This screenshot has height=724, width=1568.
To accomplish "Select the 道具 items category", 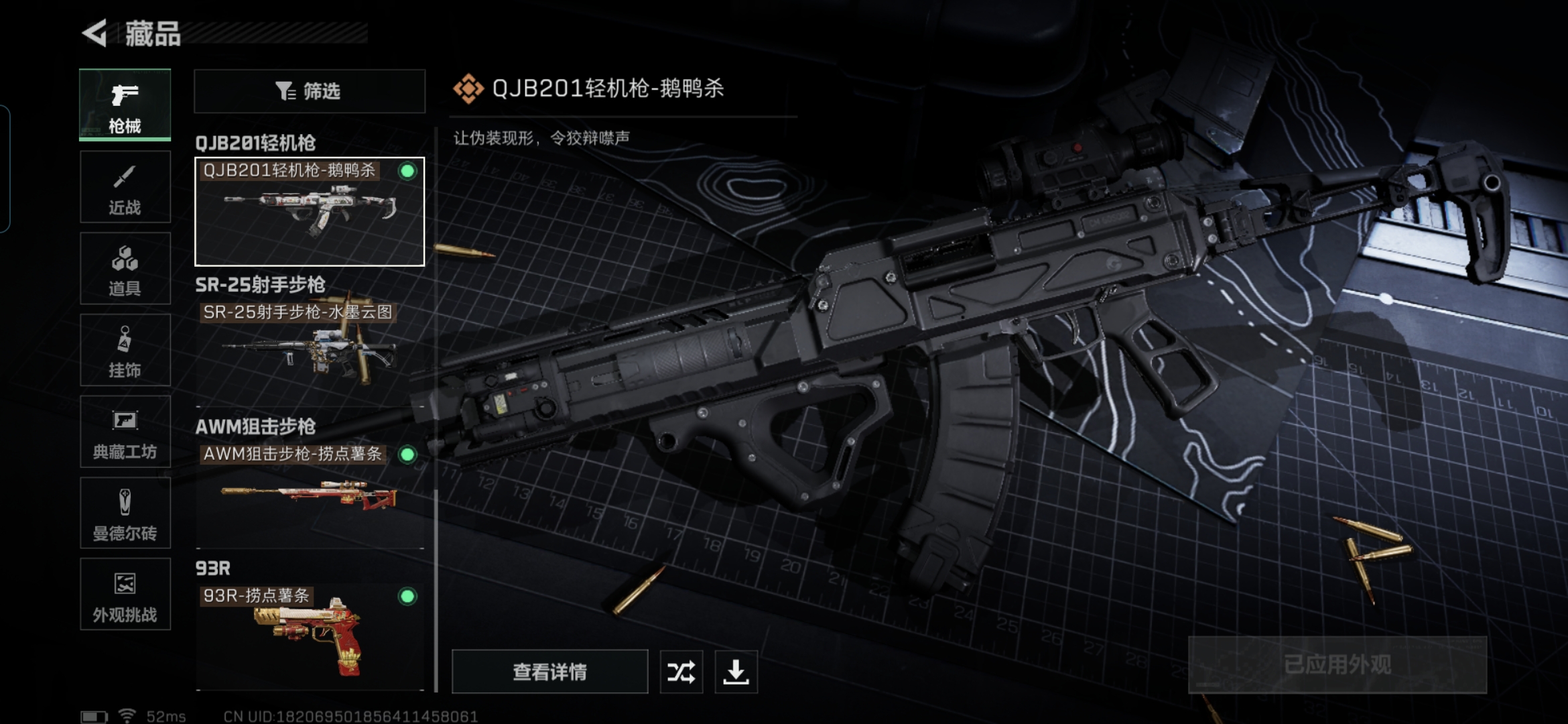I will [125, 269].
